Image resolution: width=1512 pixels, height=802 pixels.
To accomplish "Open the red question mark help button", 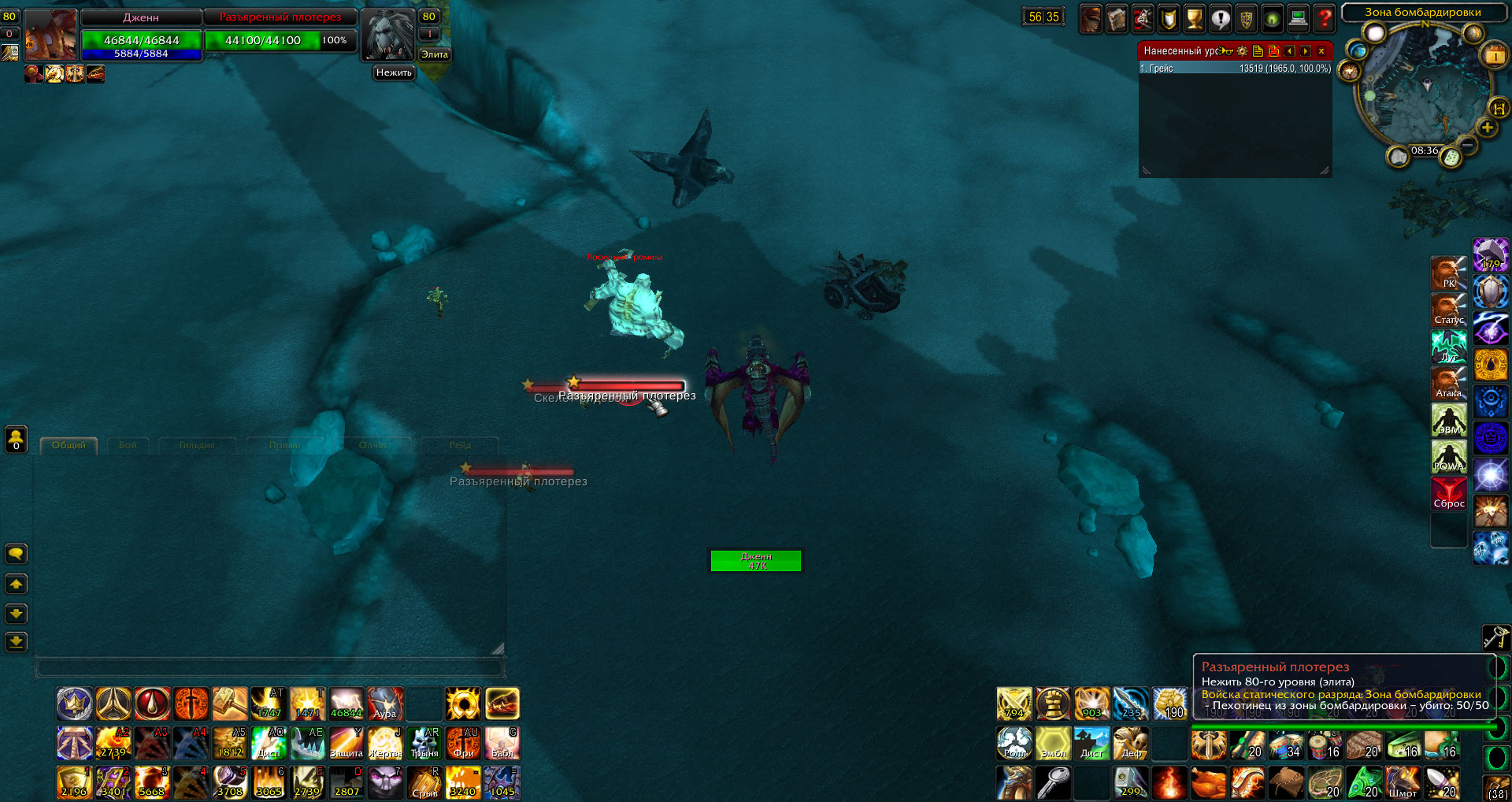I will tap(1325, 17).
